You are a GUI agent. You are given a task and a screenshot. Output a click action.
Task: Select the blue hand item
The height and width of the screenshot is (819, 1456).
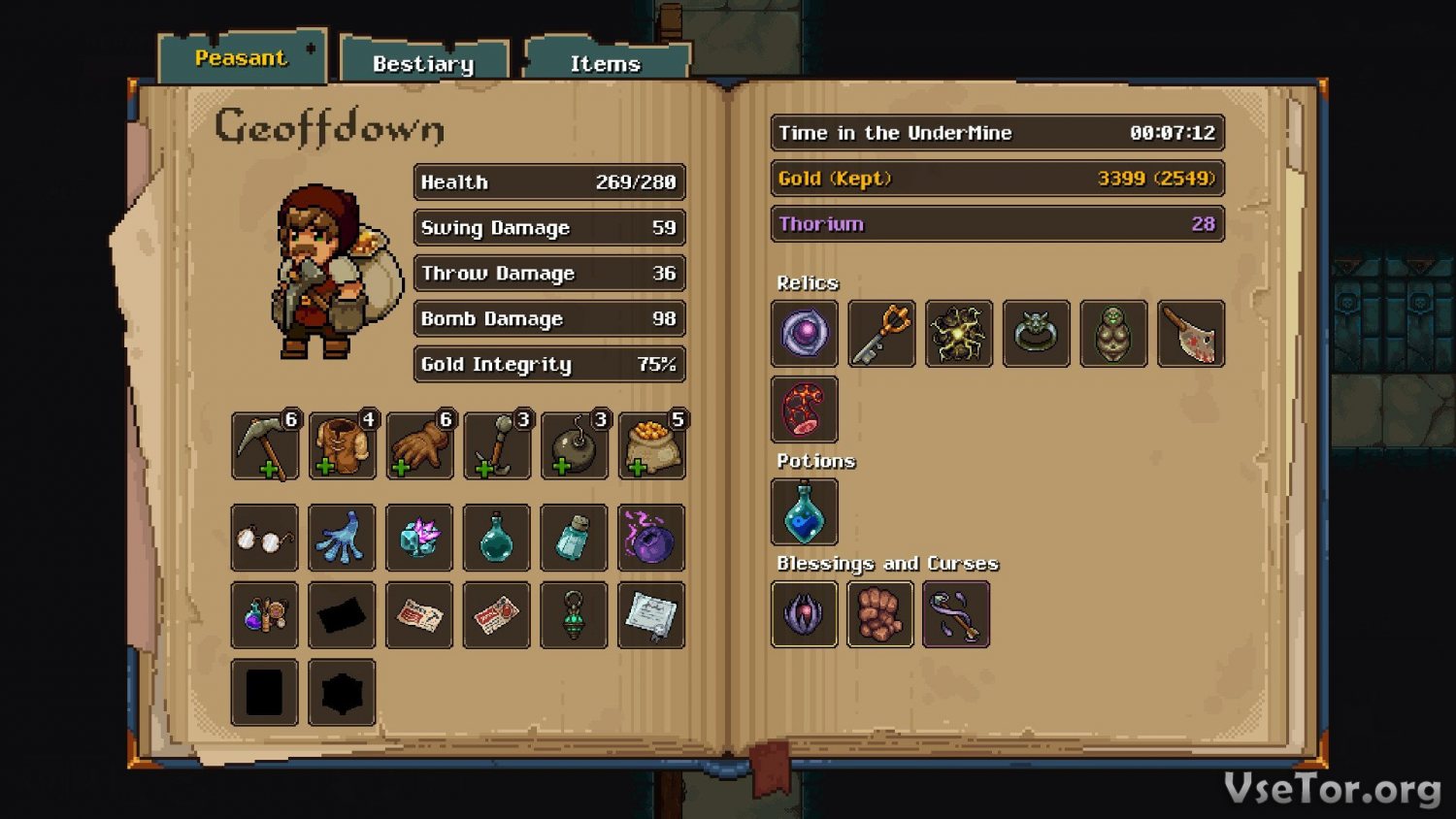click(x=342, y=538)
